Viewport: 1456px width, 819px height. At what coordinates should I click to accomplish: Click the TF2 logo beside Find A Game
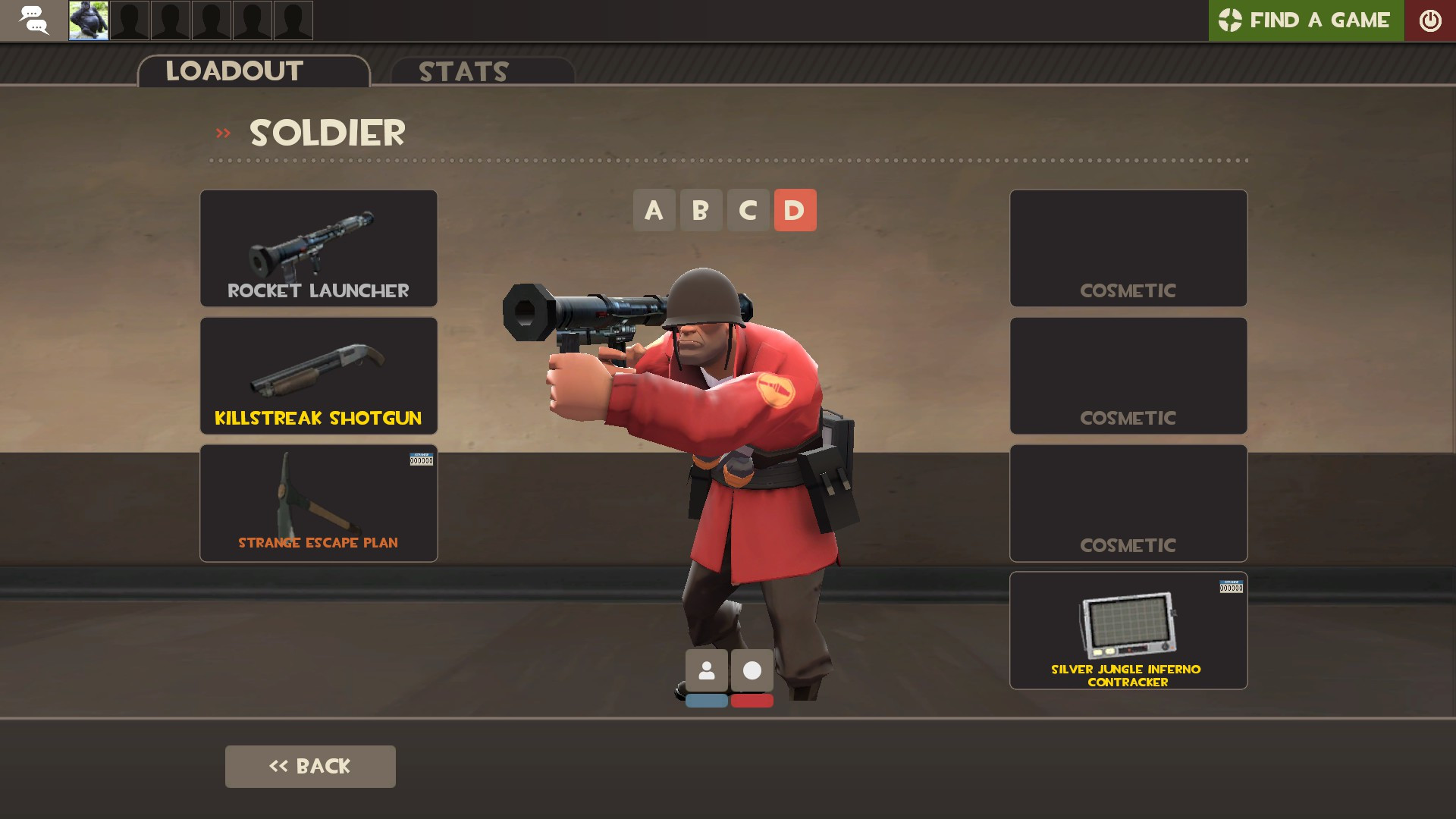pyautogui.click(x=1229, y=20)
